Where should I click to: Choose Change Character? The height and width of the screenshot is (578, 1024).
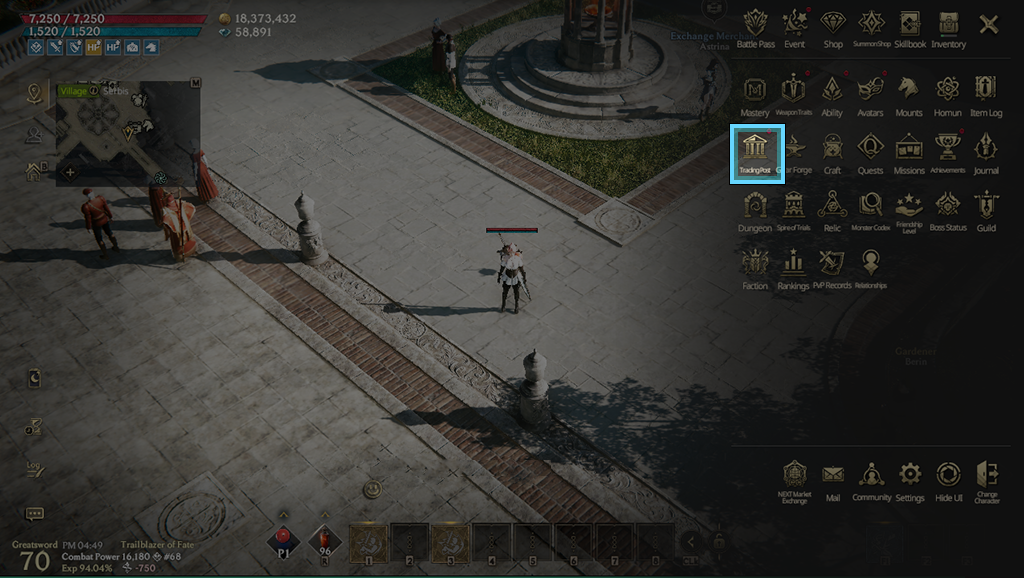click(x=987, y=478)
